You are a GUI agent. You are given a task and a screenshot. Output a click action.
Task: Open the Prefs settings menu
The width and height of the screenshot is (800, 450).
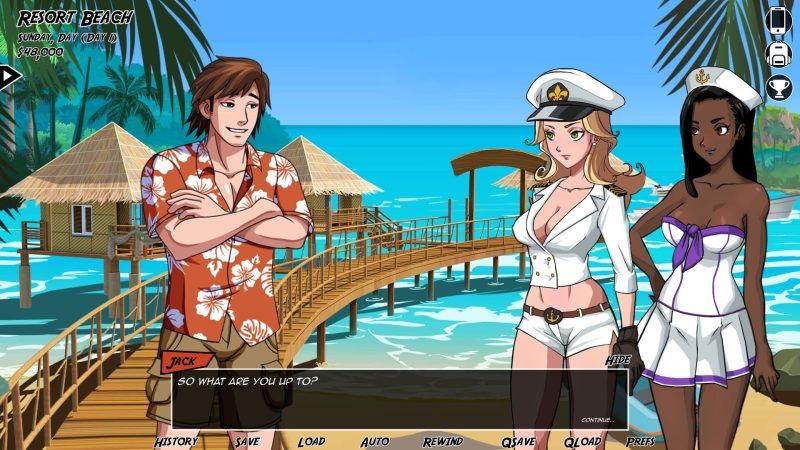point(641,441)
